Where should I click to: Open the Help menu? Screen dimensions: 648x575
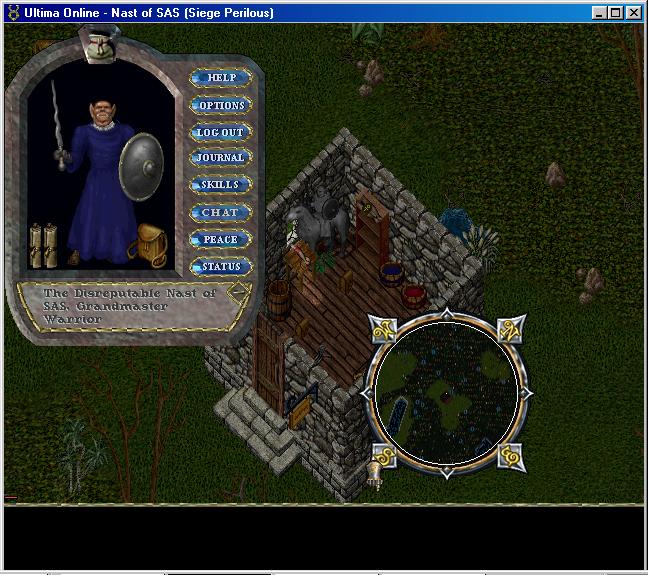point(221,78)
